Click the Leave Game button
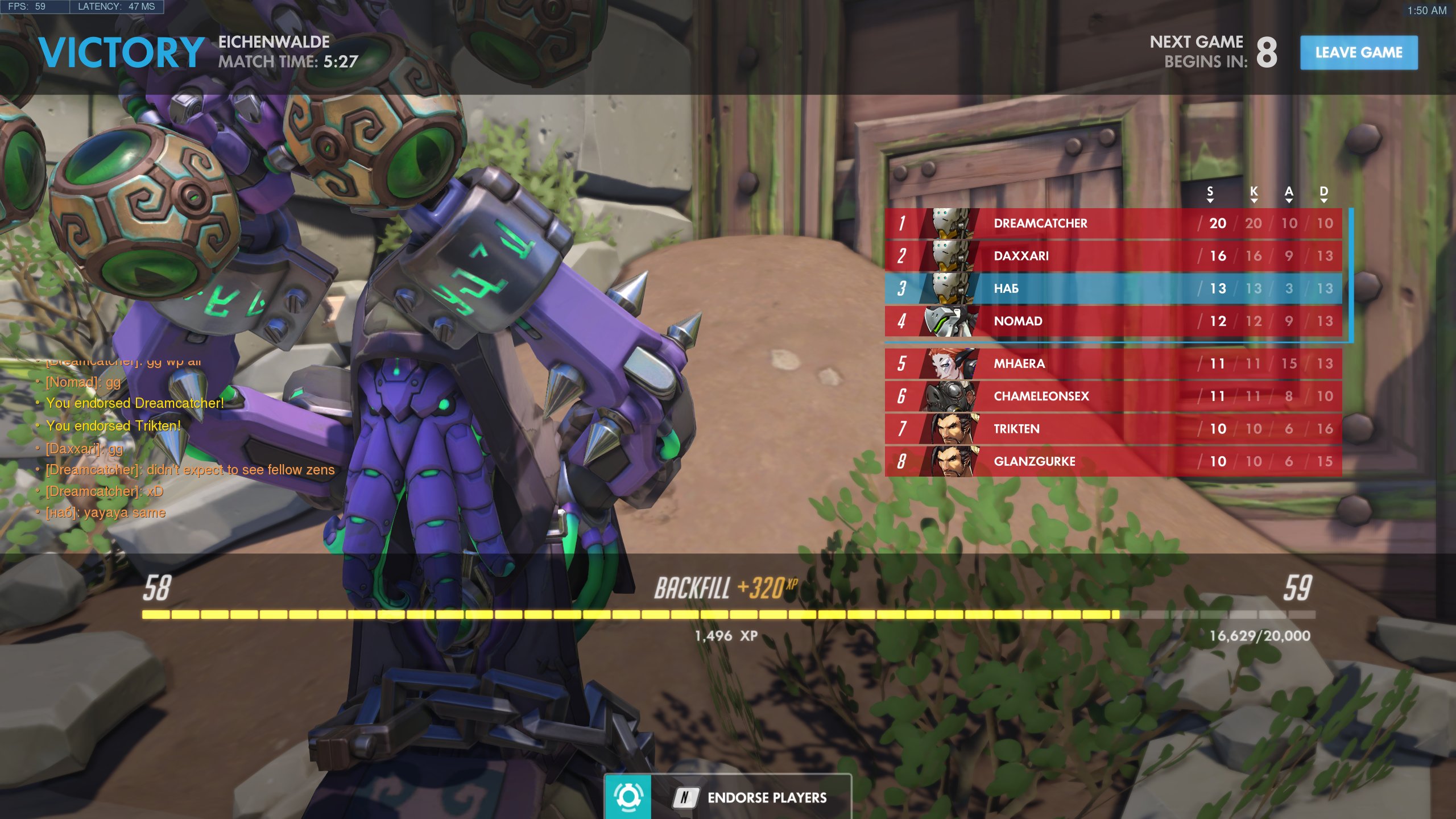The height and width of the screenshot is (819, 1456). click(x=1358, y=52)
